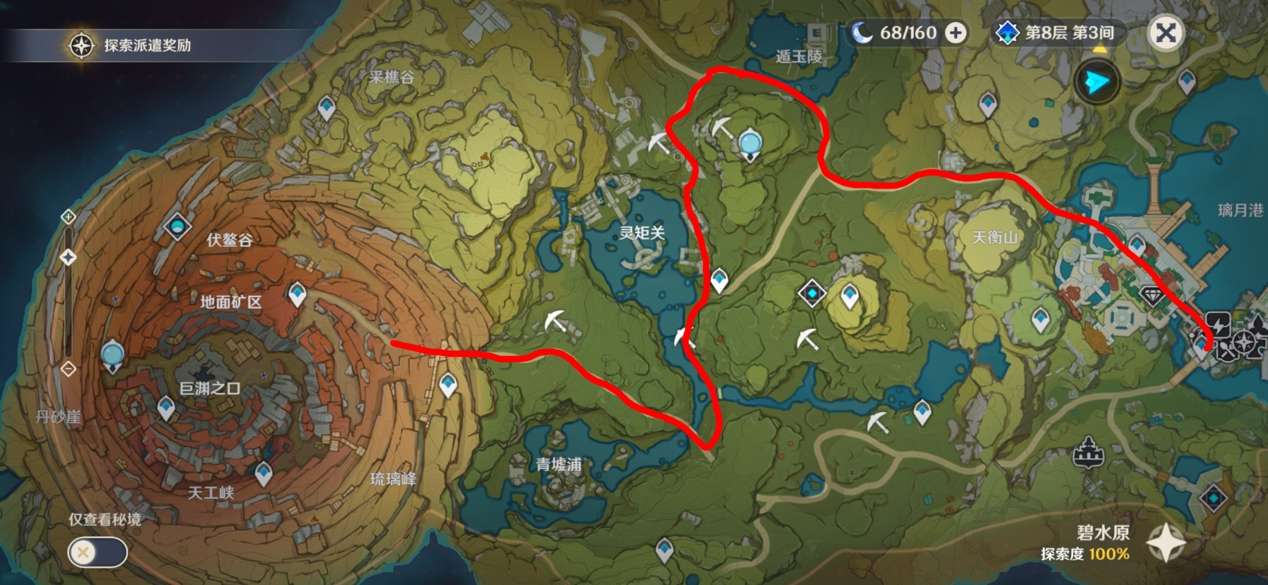Open the four-pointed star map region selector
Viewport: 1268px width, 585px height.
pyautogui.click(x=1166, y=543)
